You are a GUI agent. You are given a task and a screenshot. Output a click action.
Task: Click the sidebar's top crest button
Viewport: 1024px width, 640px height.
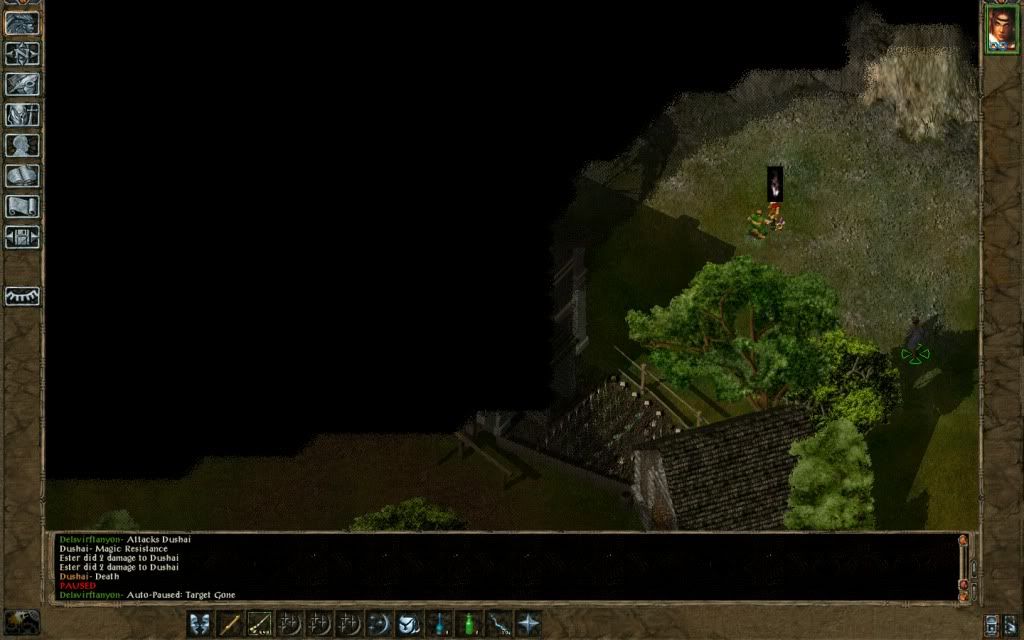pos(22,23)
